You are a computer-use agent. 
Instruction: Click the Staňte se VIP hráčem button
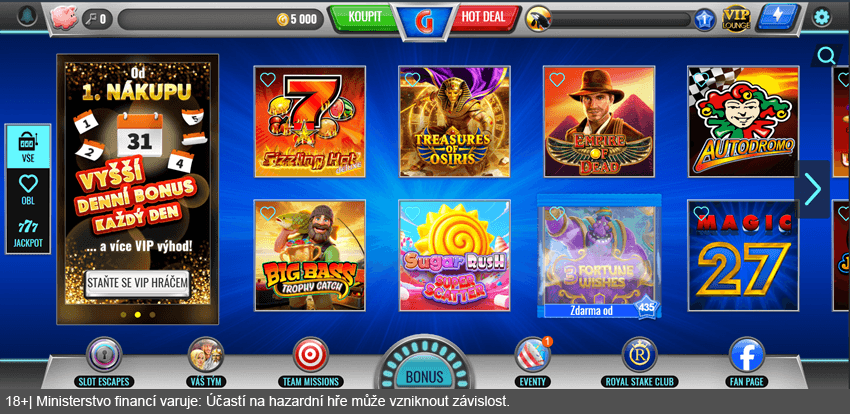pyautogui.click(x=137, y=283)
